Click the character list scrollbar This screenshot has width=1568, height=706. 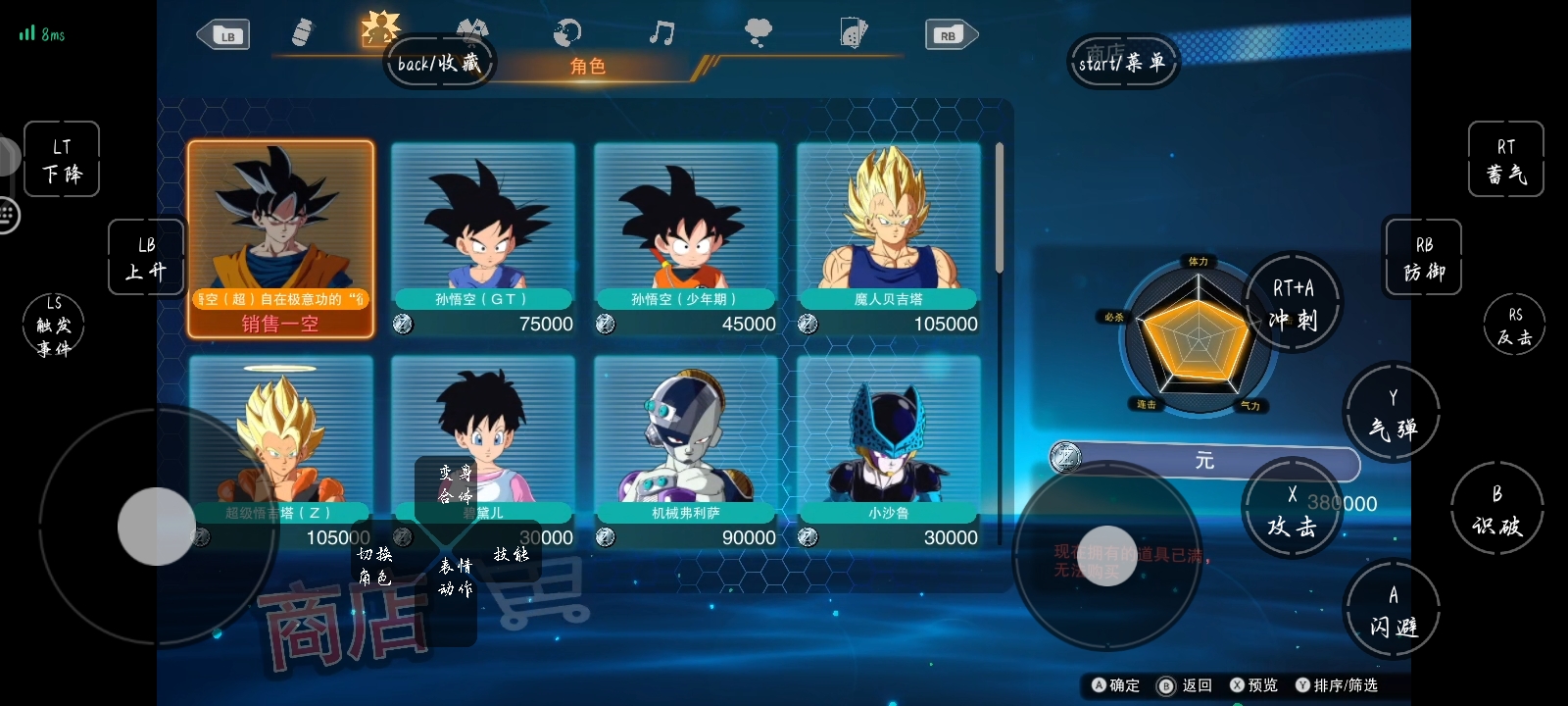tap(999, 208)
